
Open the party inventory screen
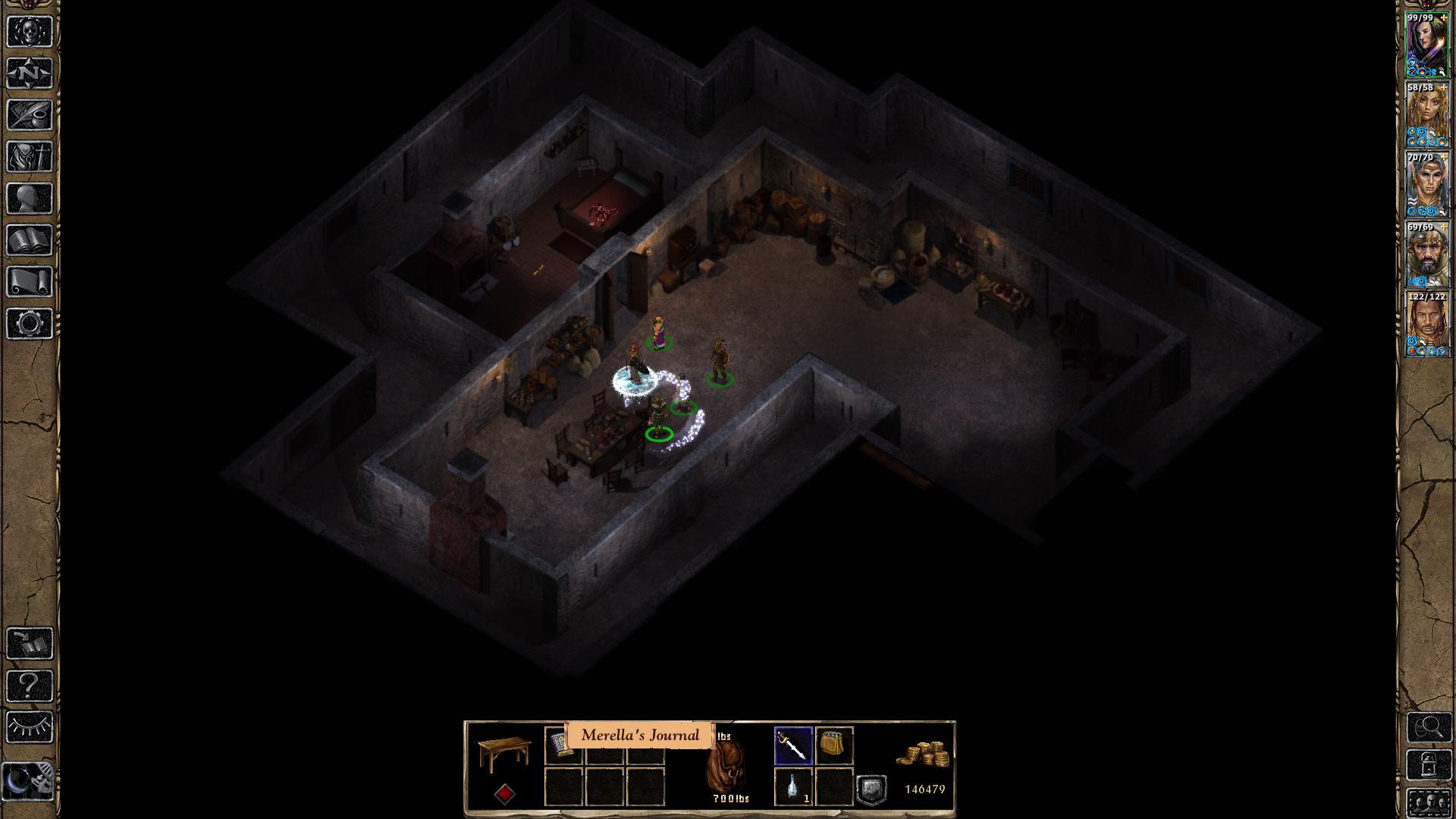click(x=30, y=157)
